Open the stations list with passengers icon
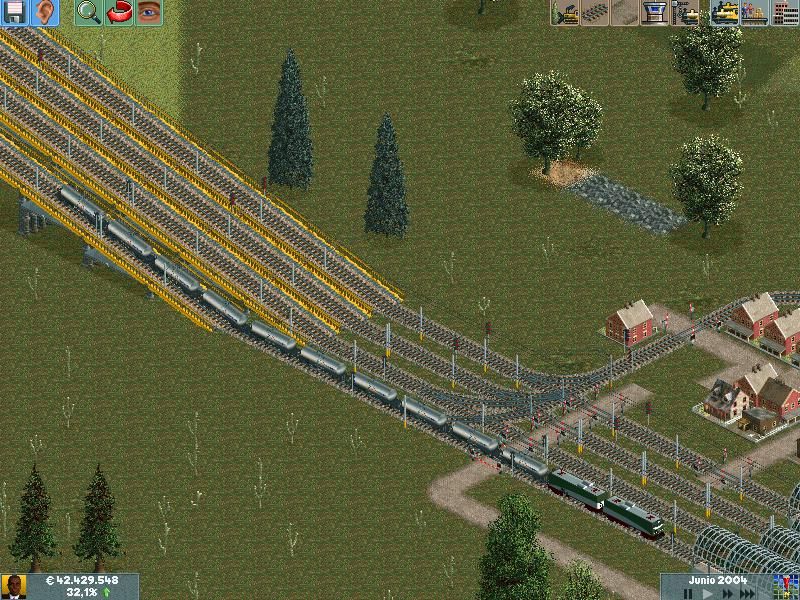Viewport: 800px width, 600px height. (x=754, y=13)
